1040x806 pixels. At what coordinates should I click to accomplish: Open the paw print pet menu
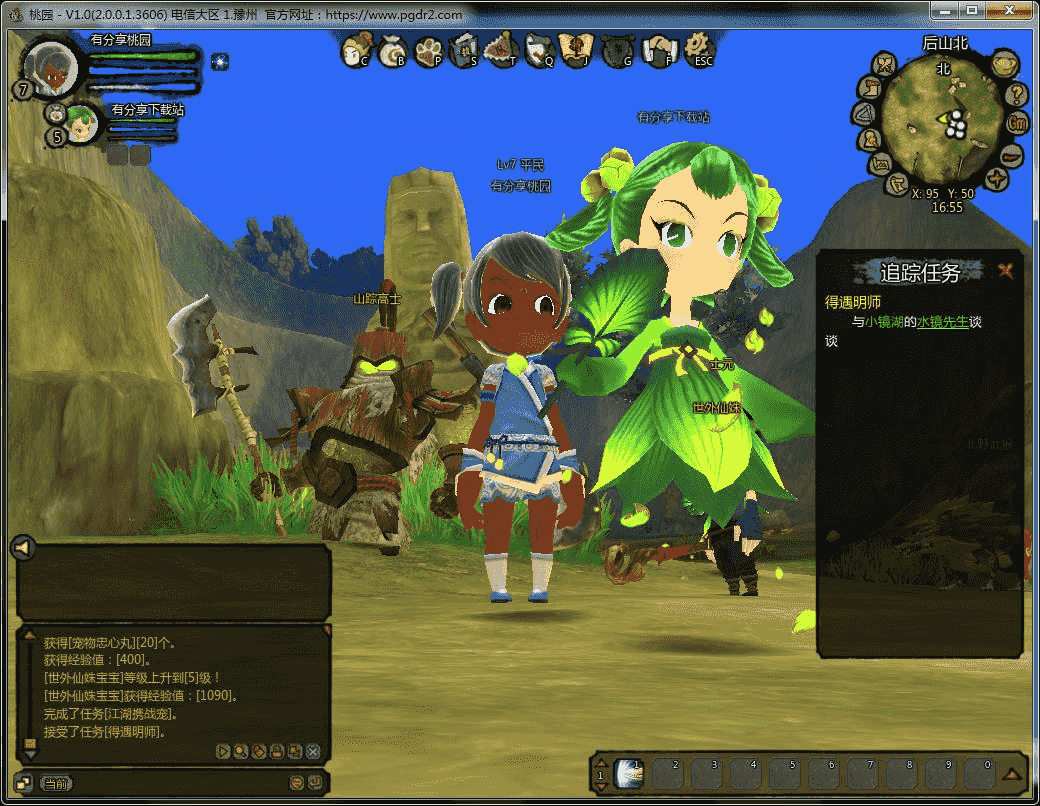(x=428, y=49)
